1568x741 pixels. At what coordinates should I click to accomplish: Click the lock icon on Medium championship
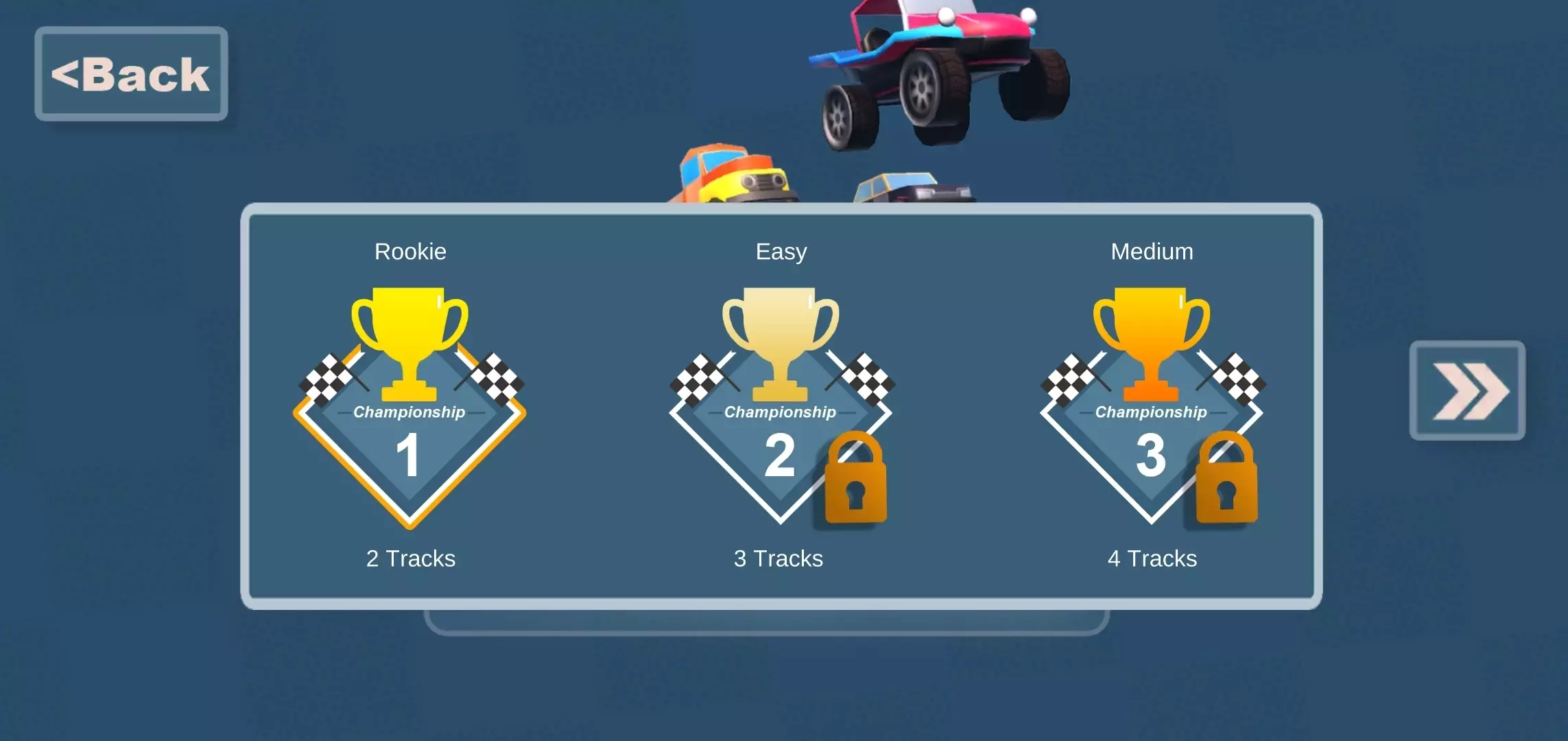tap(1224, 480)
